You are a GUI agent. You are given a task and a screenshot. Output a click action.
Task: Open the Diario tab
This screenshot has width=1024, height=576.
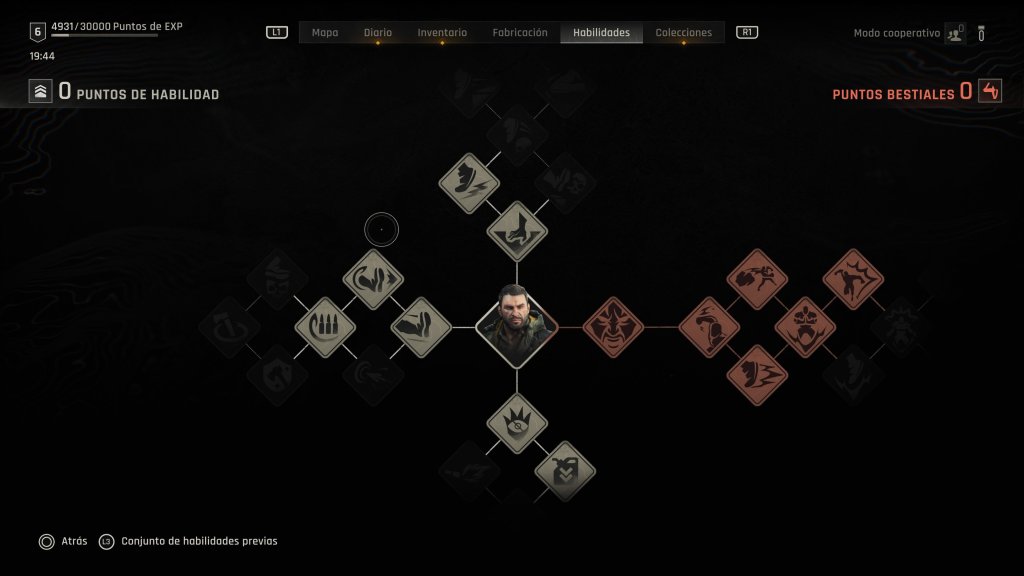coord(378,33)
